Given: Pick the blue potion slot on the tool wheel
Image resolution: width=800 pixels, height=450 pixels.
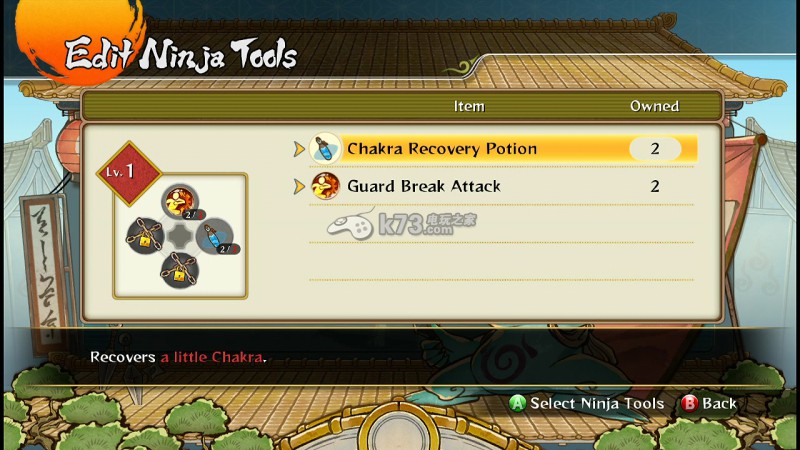Looking at the screenshot, I should click(211, 236).
